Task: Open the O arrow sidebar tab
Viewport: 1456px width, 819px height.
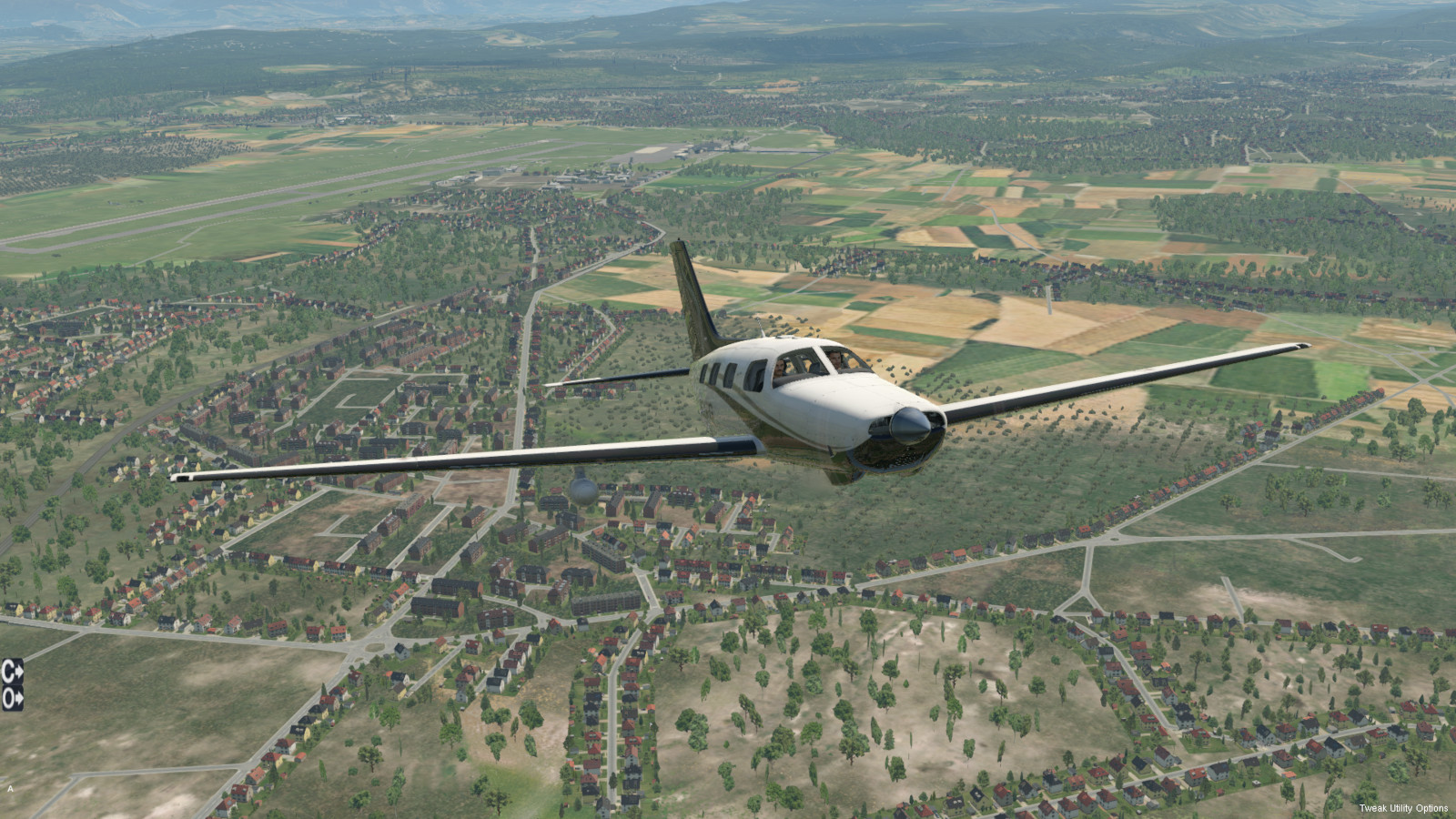Action: click(x=12, y=698)
